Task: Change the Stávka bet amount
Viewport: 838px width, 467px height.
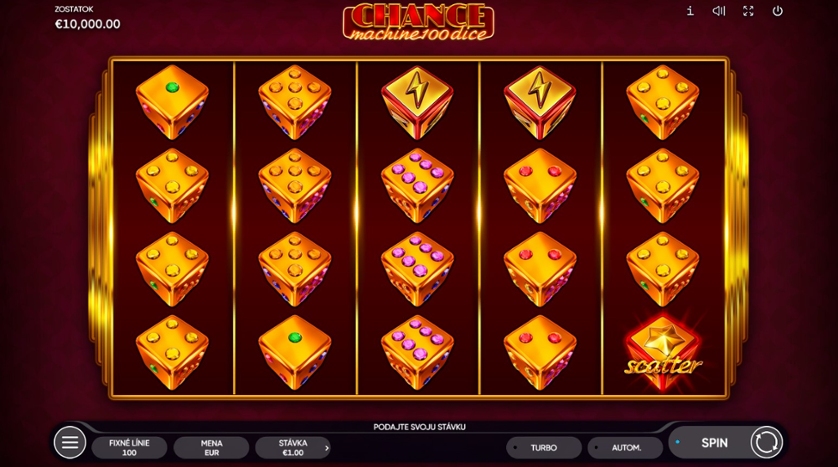Action: coord(292,448)
